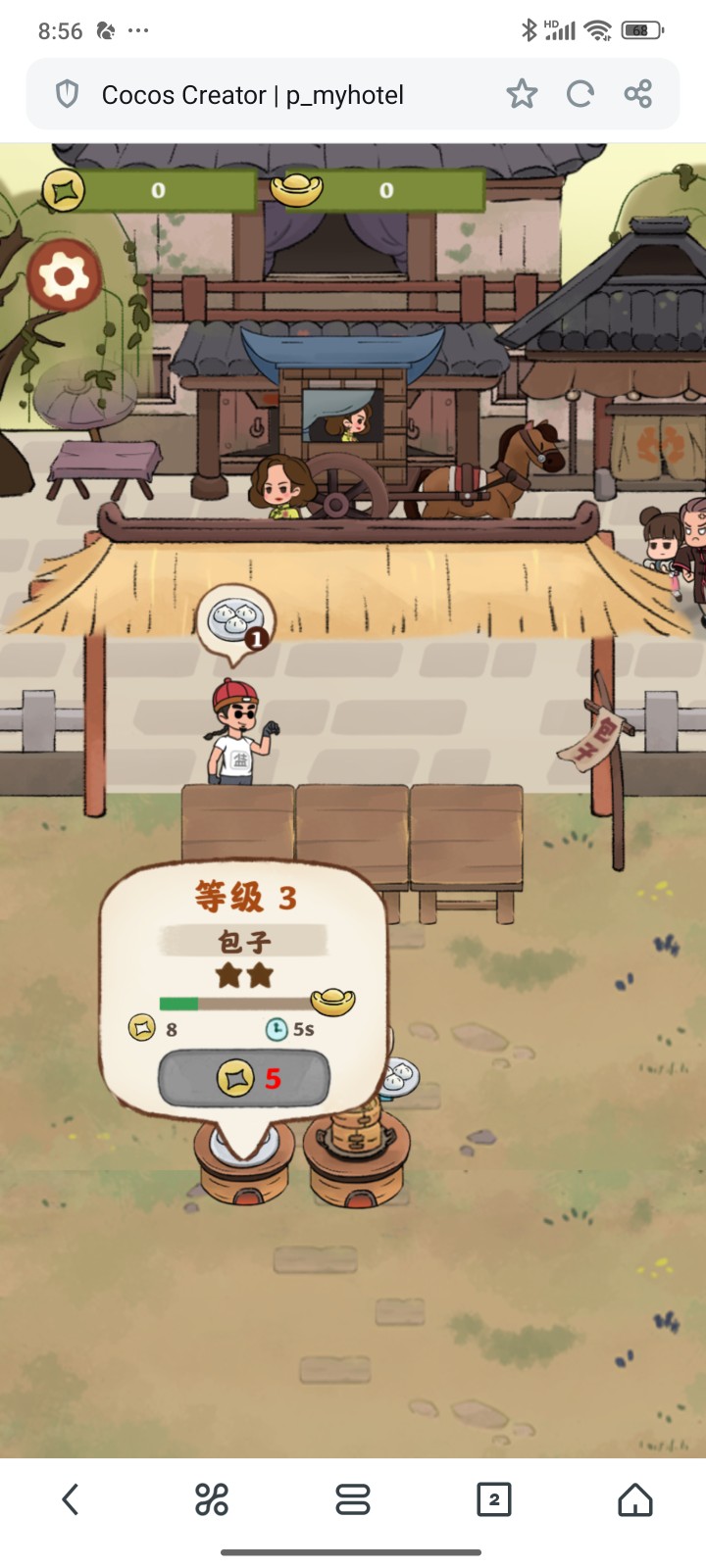Go to the browser home page
Viewport: 706px width, 1568px height.
click(x=634, y=1498)
